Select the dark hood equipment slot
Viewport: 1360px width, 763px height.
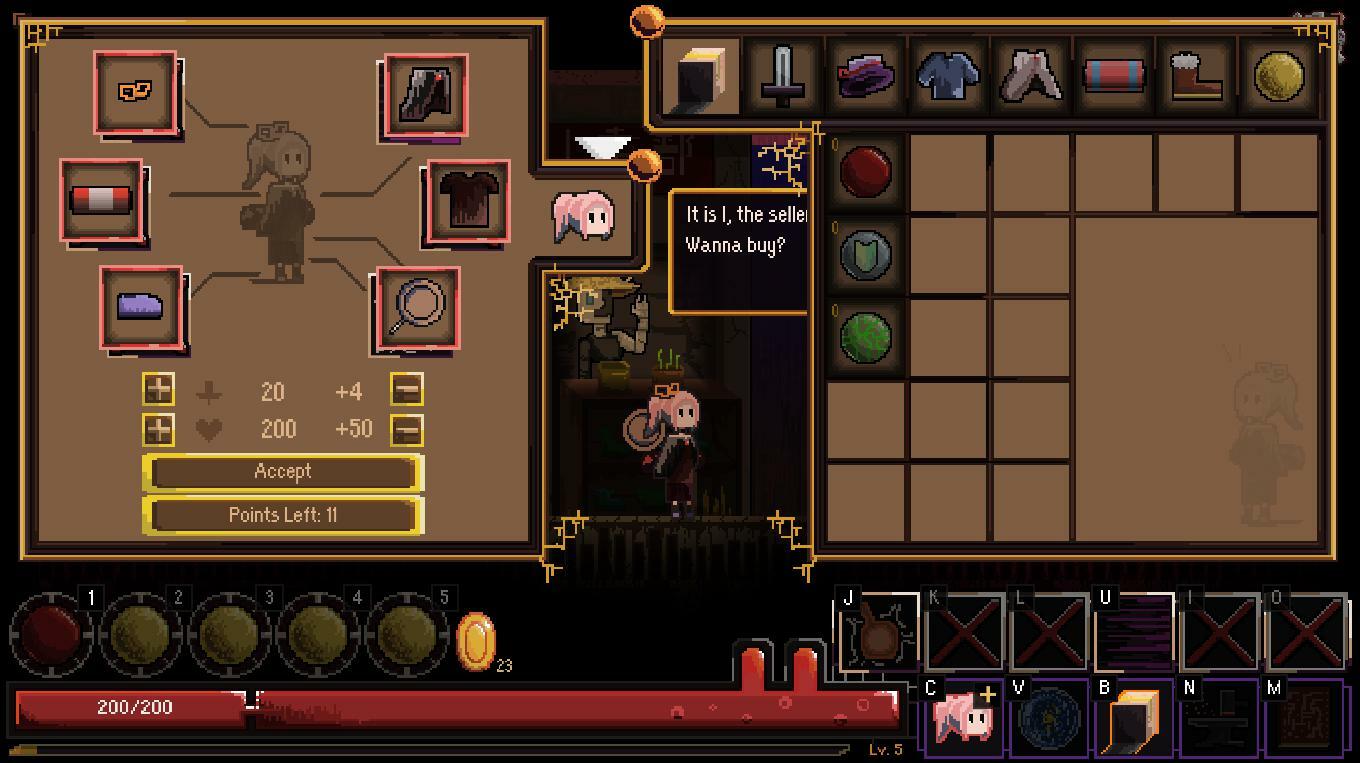pyautogui.click(x=426, y=96)
